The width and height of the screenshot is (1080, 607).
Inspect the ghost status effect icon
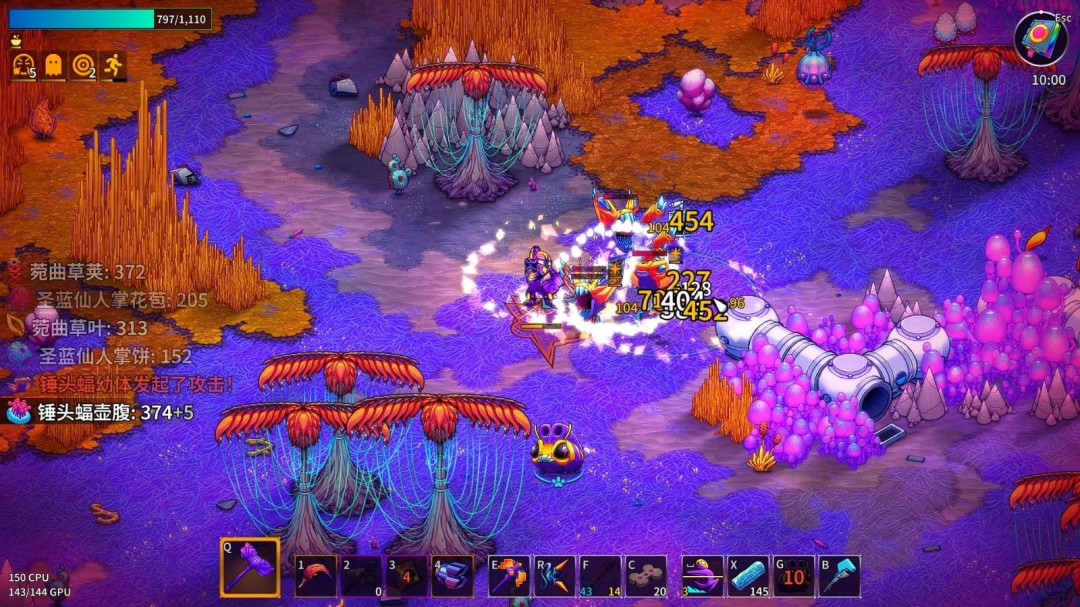[53, 66]
